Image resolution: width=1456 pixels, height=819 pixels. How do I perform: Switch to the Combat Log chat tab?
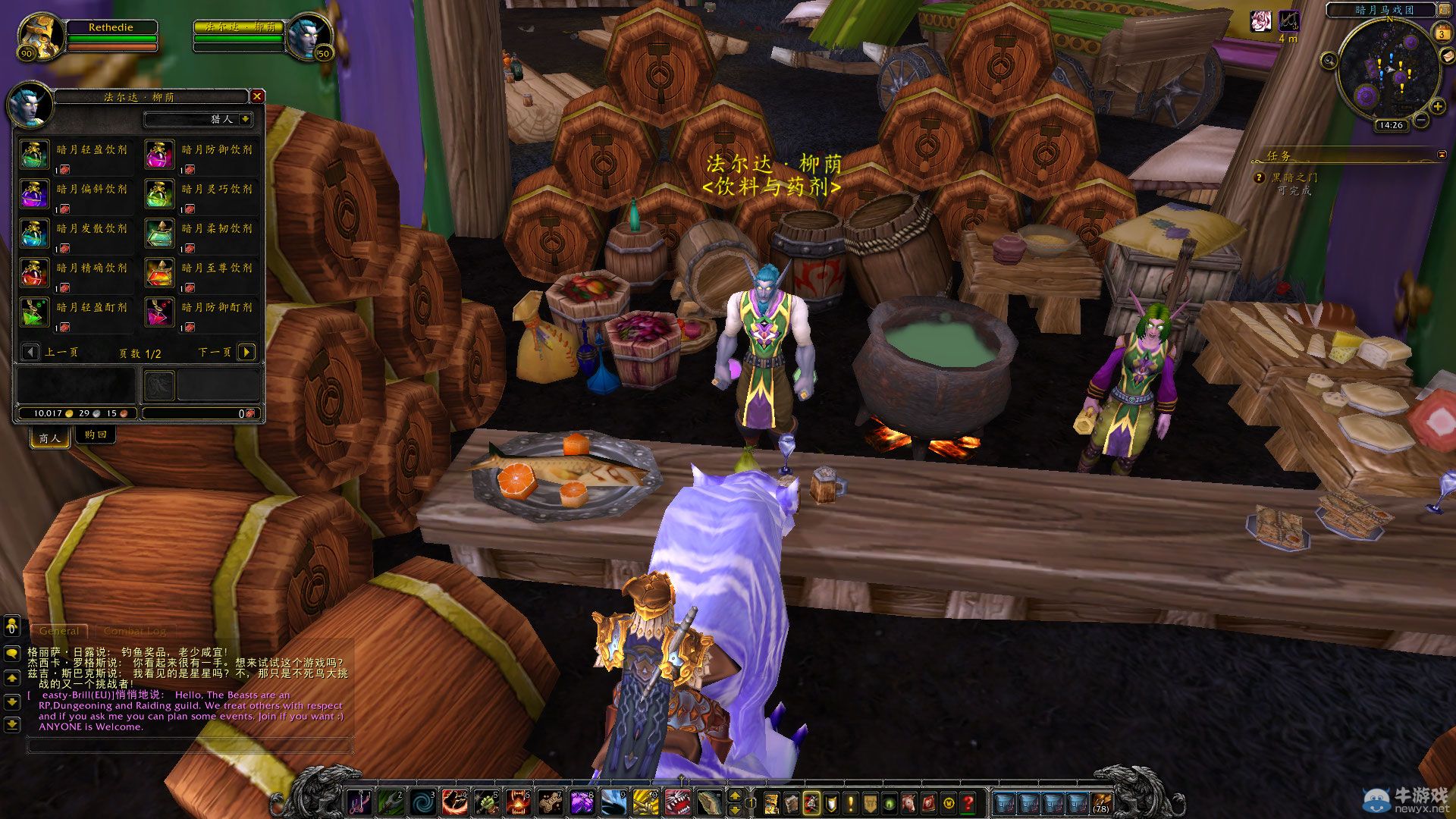coord(135,631)
